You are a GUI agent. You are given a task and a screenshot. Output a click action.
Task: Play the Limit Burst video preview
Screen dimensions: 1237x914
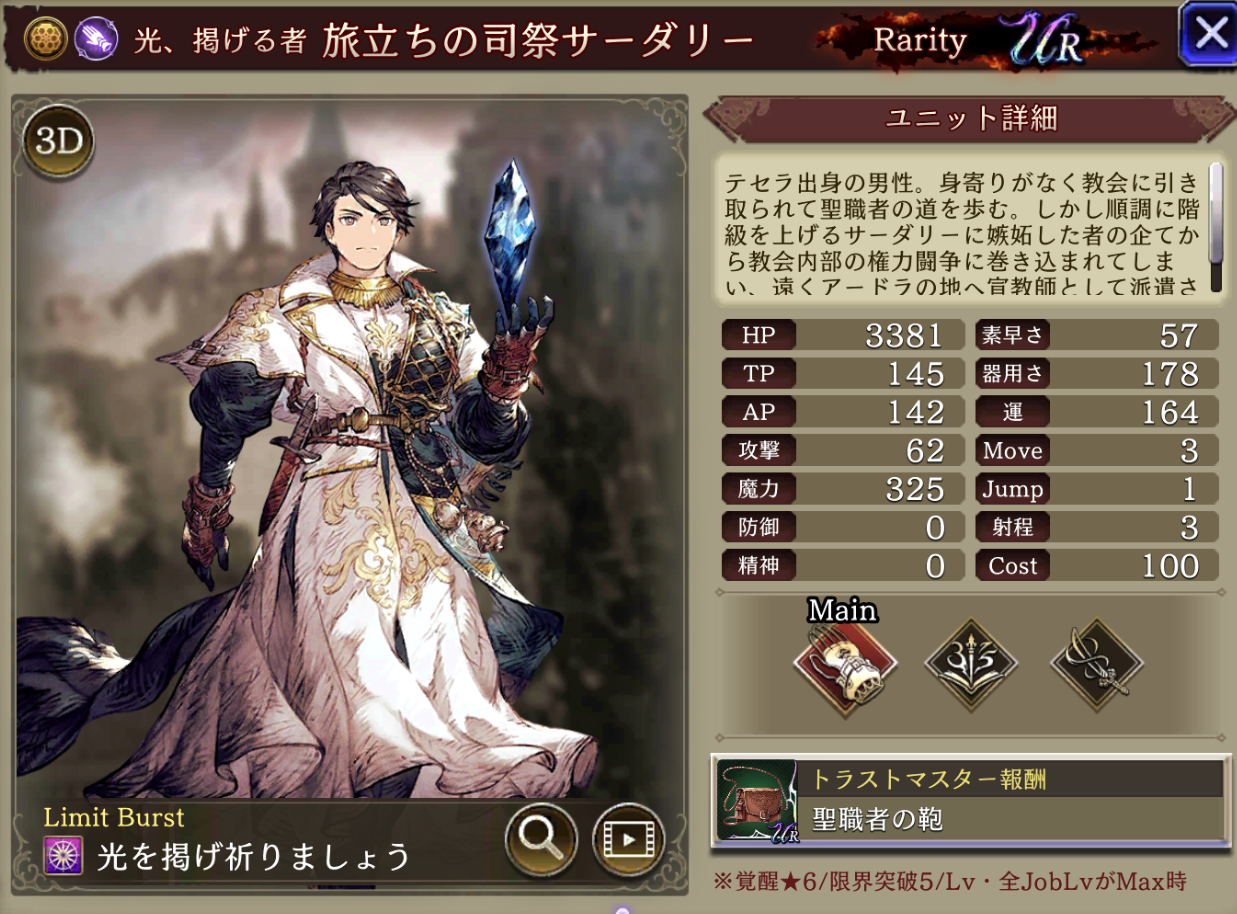[x=628, y=838]
